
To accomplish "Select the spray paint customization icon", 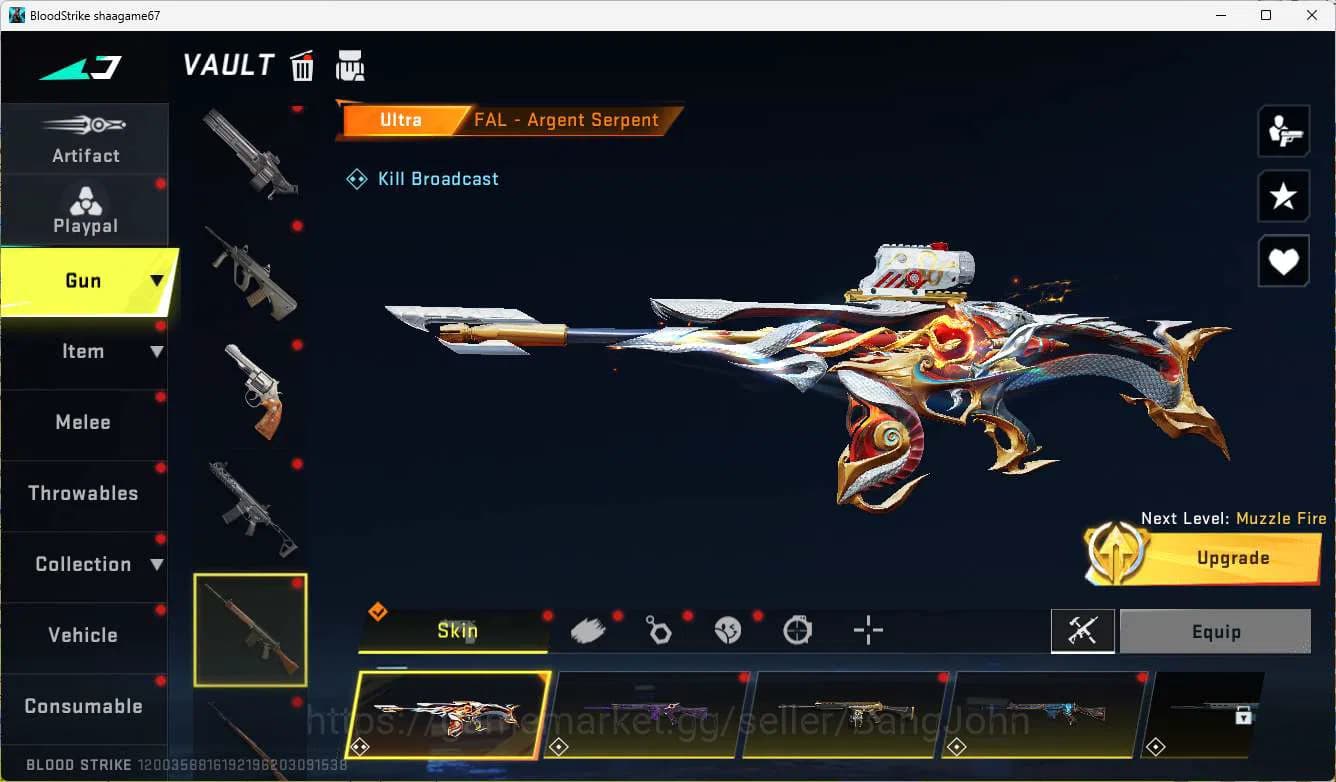I will tap(588, 629).
